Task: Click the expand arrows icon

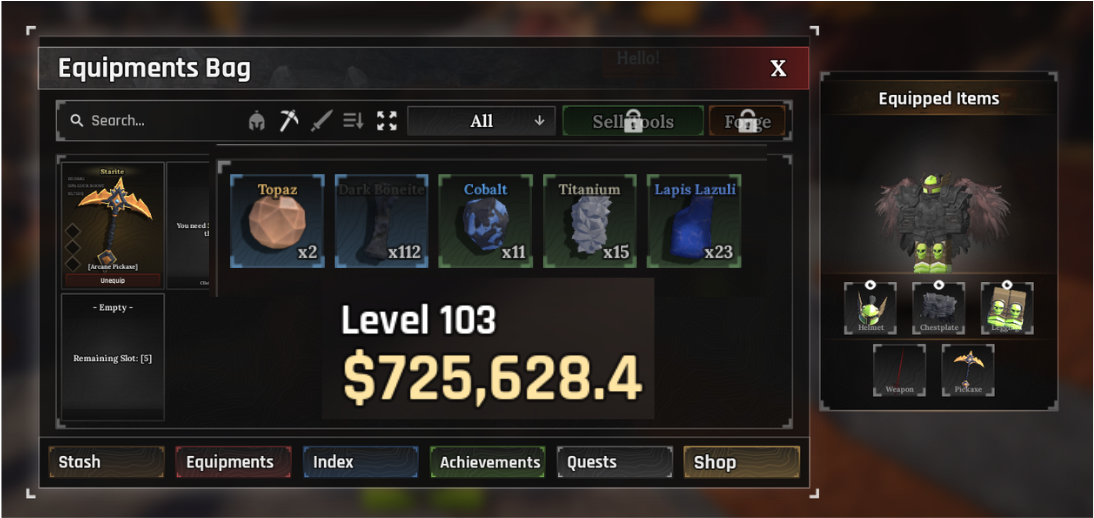Action: [387, 121]
